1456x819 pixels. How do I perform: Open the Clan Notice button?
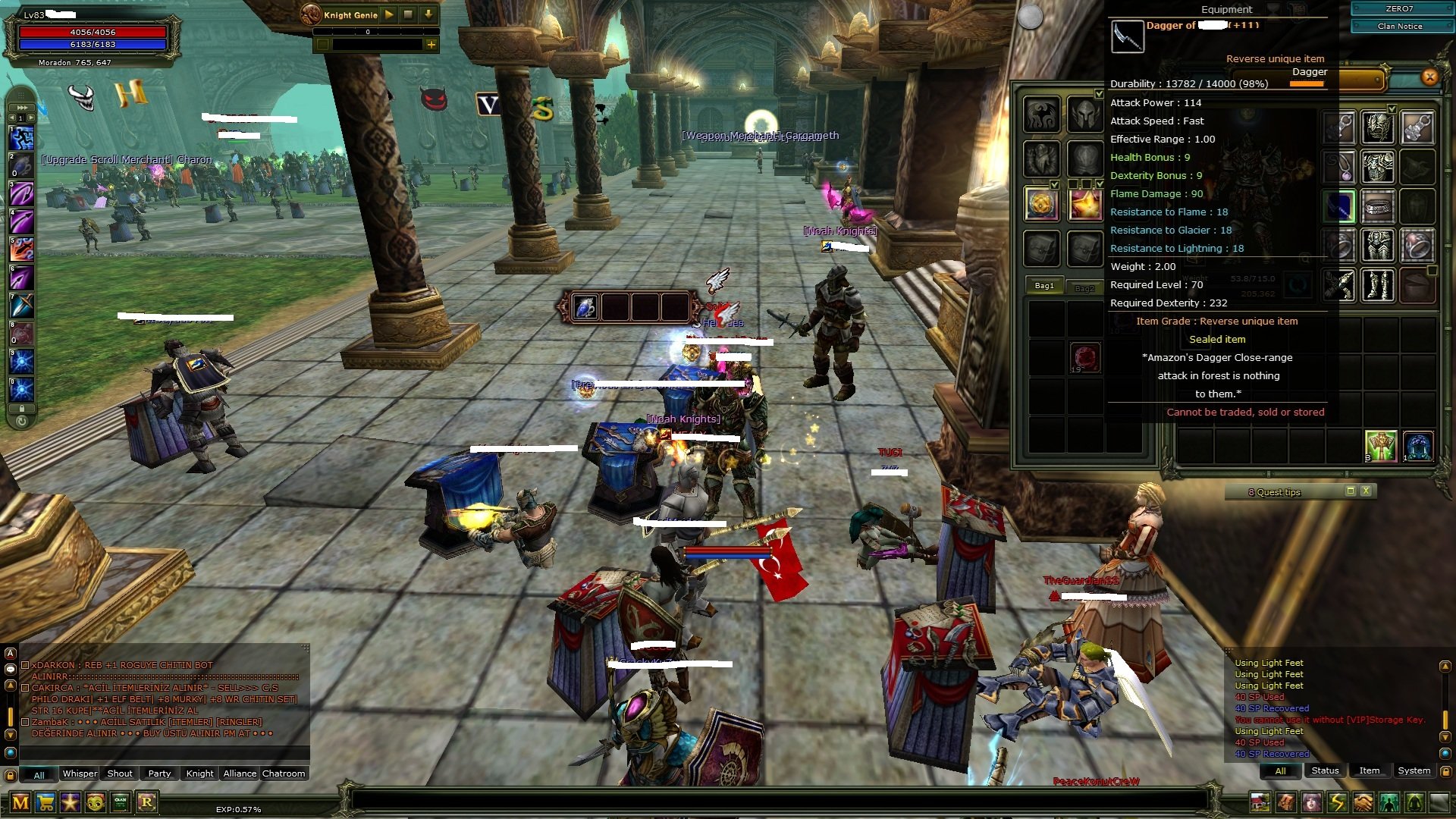point(1400,26)
